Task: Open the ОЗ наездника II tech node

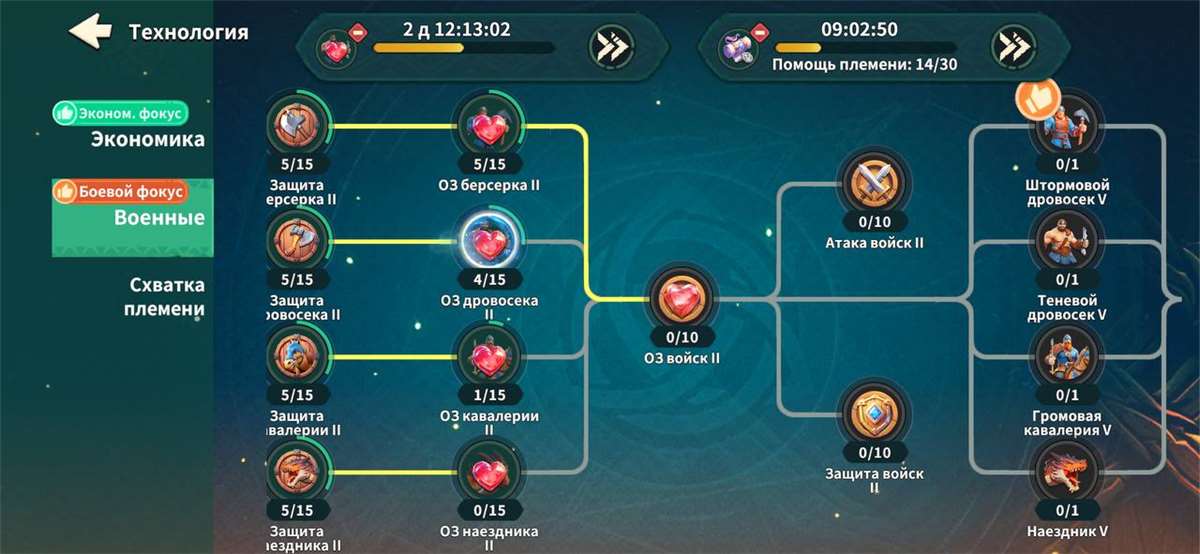Action: (x=489, y=472)
